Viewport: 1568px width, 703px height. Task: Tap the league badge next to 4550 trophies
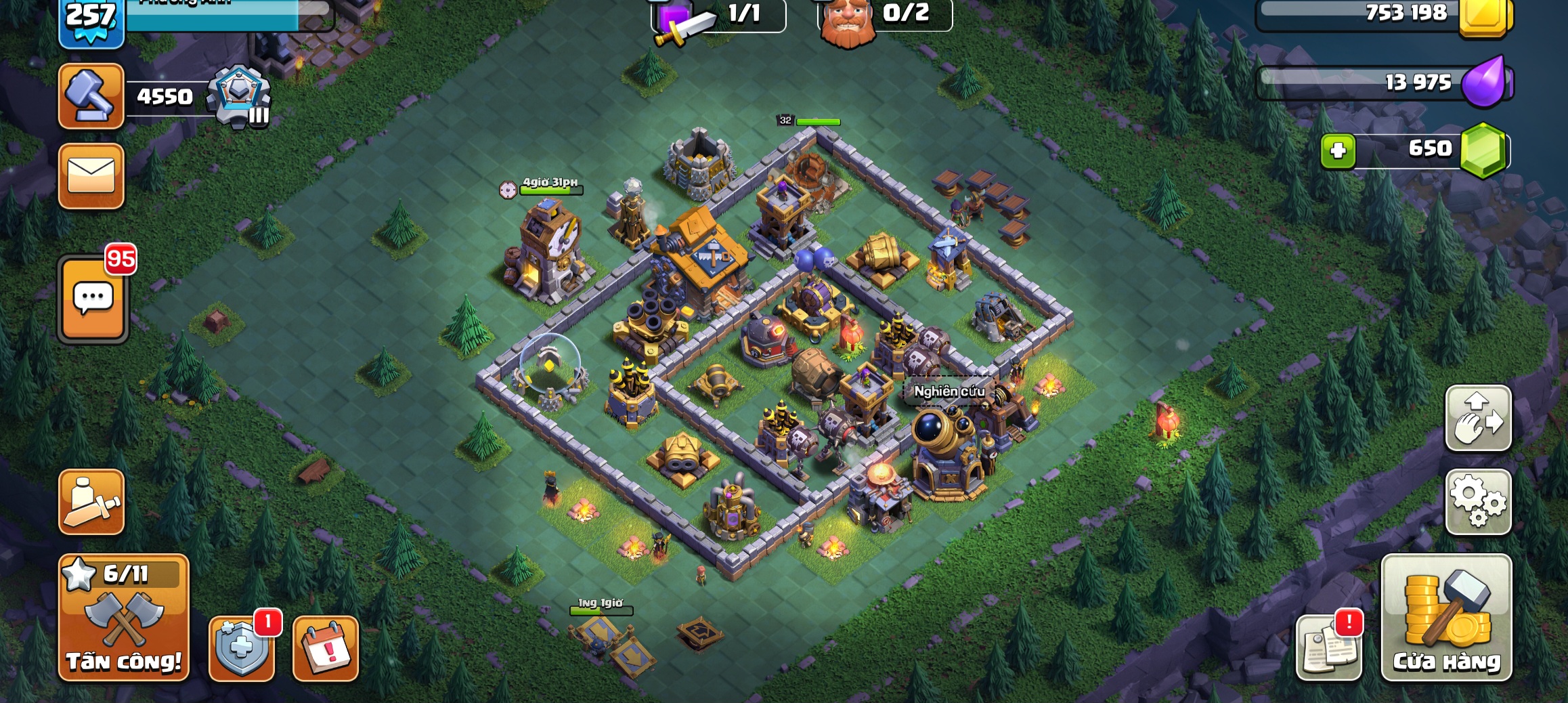pyautogui.click(x=239, y=96)
